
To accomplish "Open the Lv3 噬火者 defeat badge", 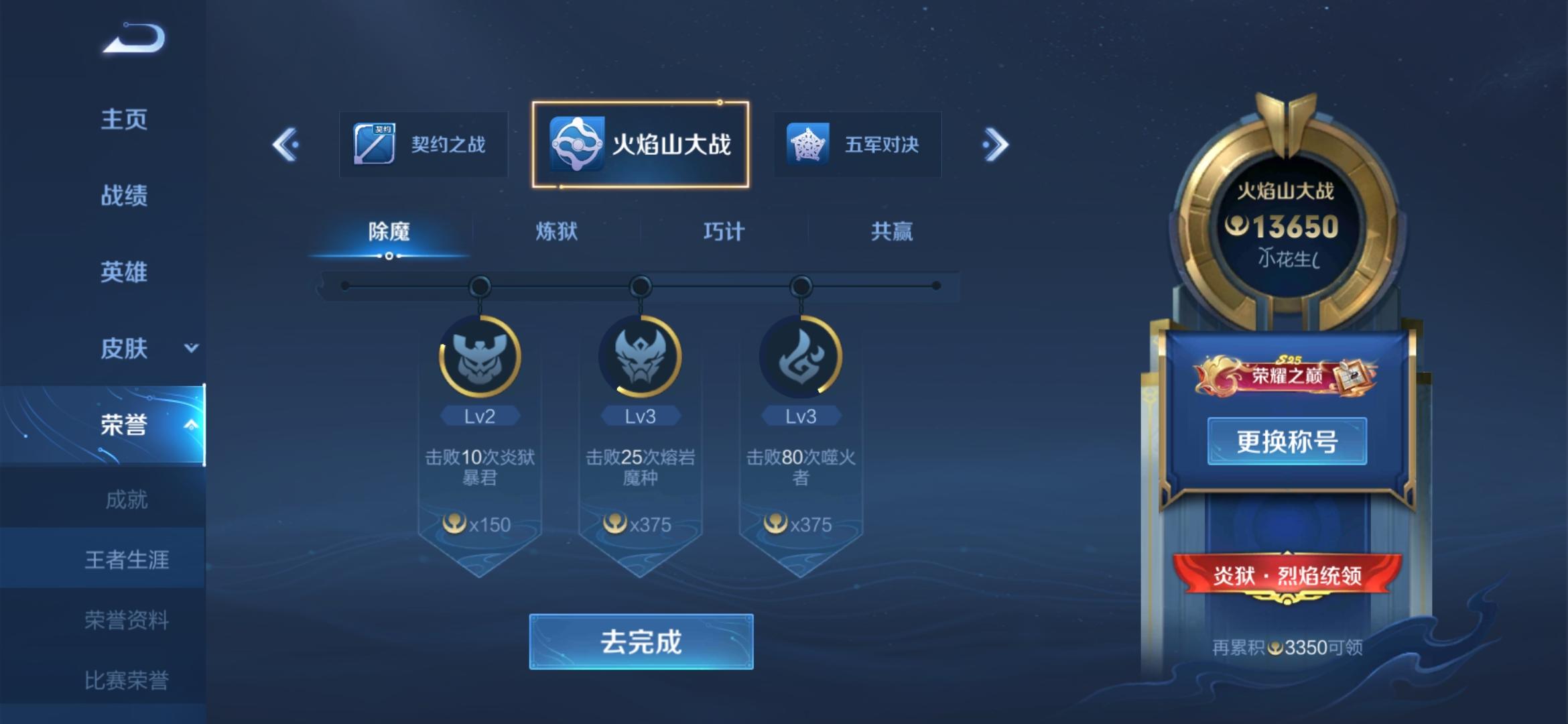I will coord(800,356).
